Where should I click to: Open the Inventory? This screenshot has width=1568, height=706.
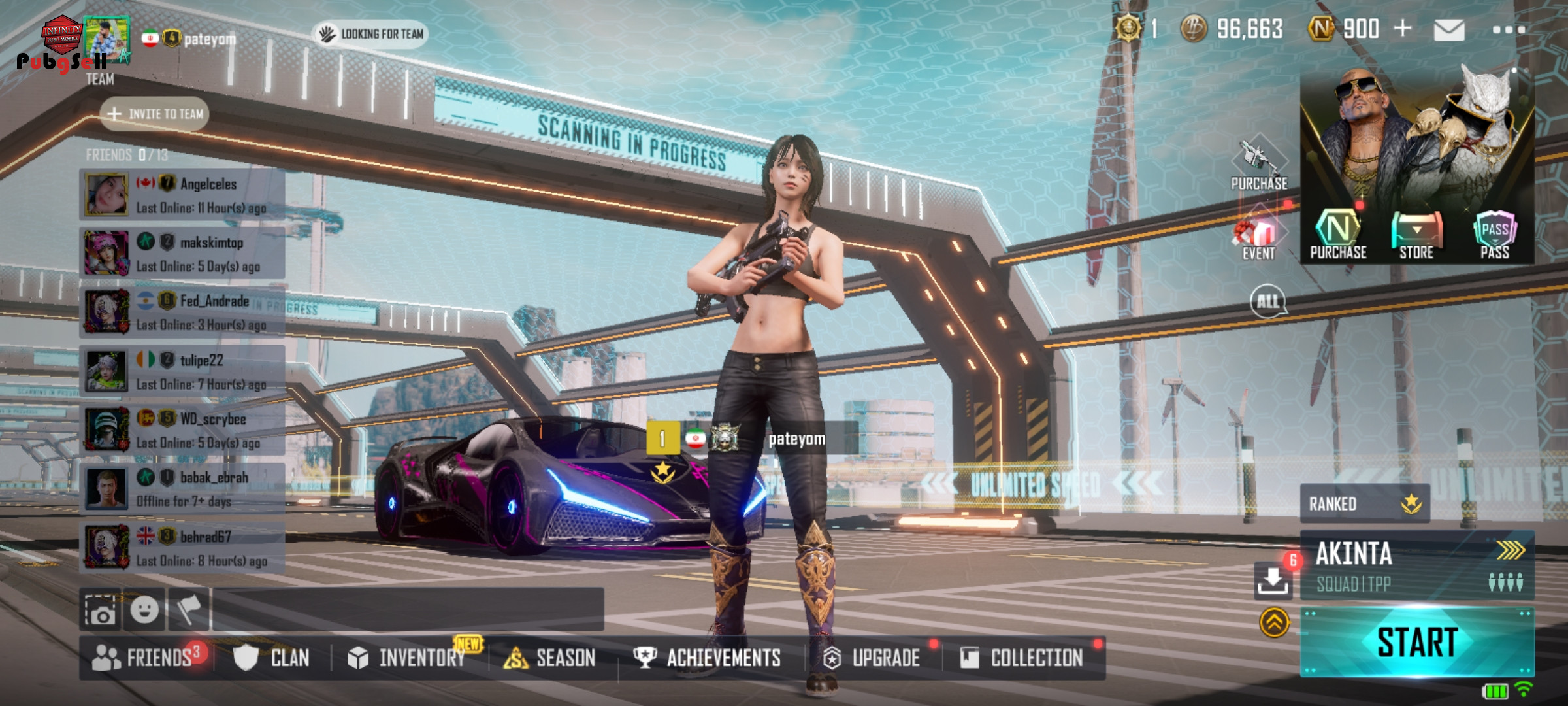click(408, 658)
